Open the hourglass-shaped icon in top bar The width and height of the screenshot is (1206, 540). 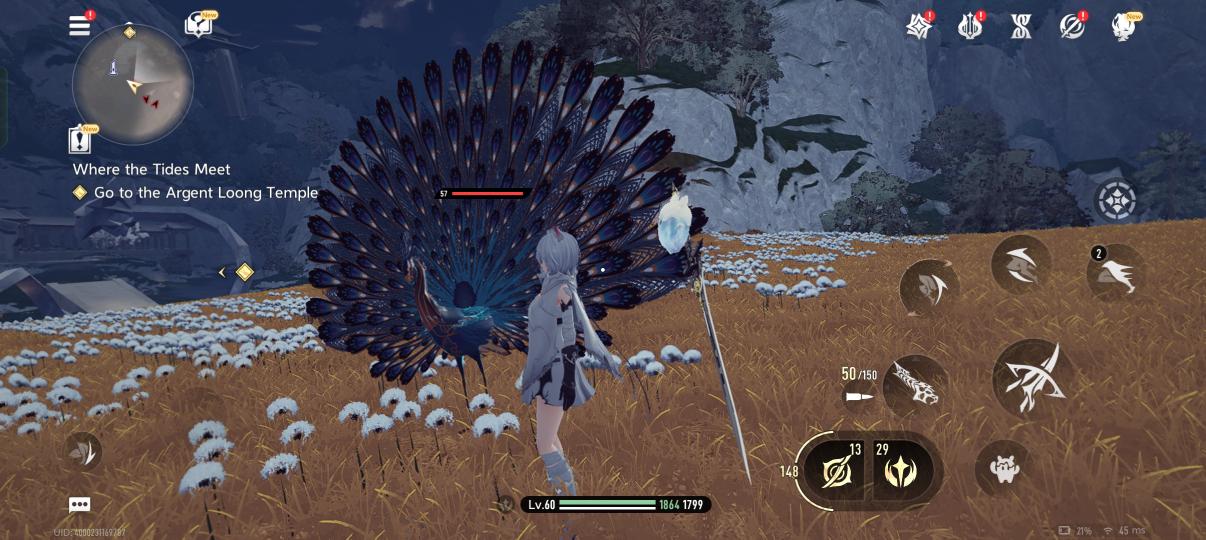[1021, 27]
